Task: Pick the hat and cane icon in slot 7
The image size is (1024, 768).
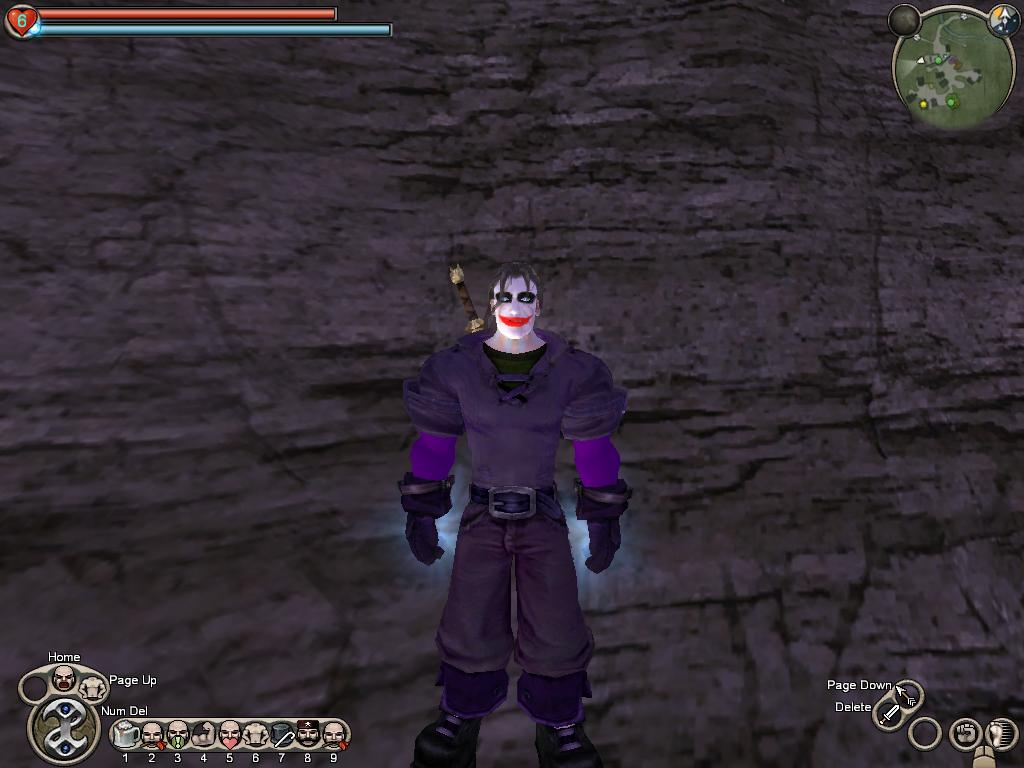Action: (x=282, y=735)
